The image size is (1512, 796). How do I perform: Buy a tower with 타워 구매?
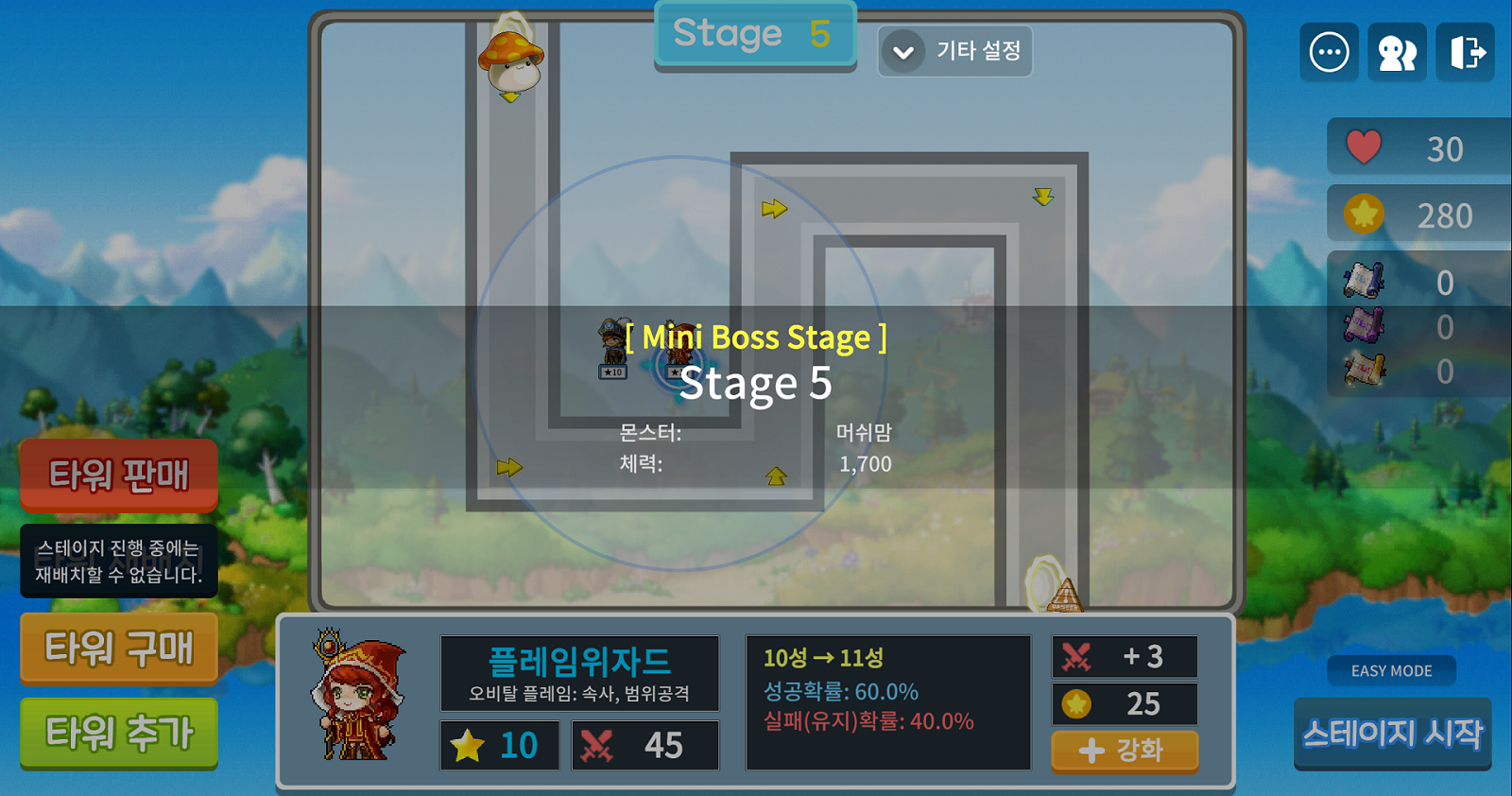pyautogui.click(x=119, y=649)
